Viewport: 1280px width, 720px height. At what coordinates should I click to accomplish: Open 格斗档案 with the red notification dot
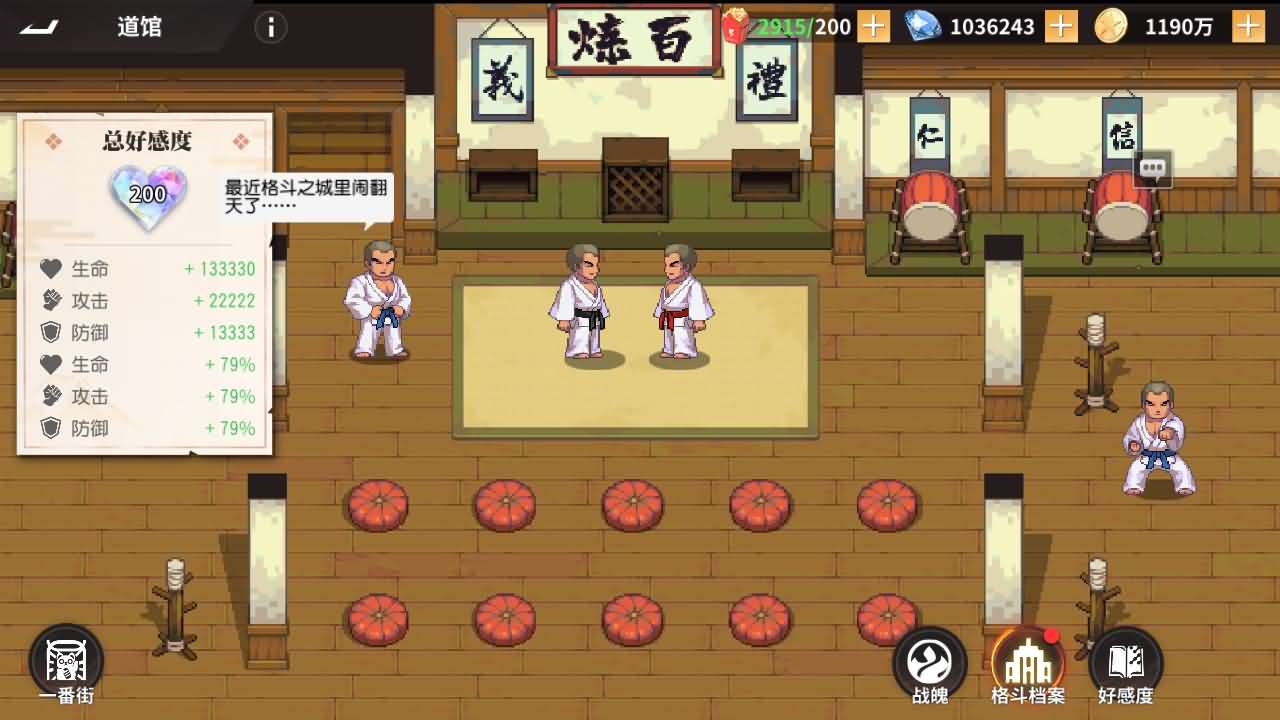pos(1030,660)
